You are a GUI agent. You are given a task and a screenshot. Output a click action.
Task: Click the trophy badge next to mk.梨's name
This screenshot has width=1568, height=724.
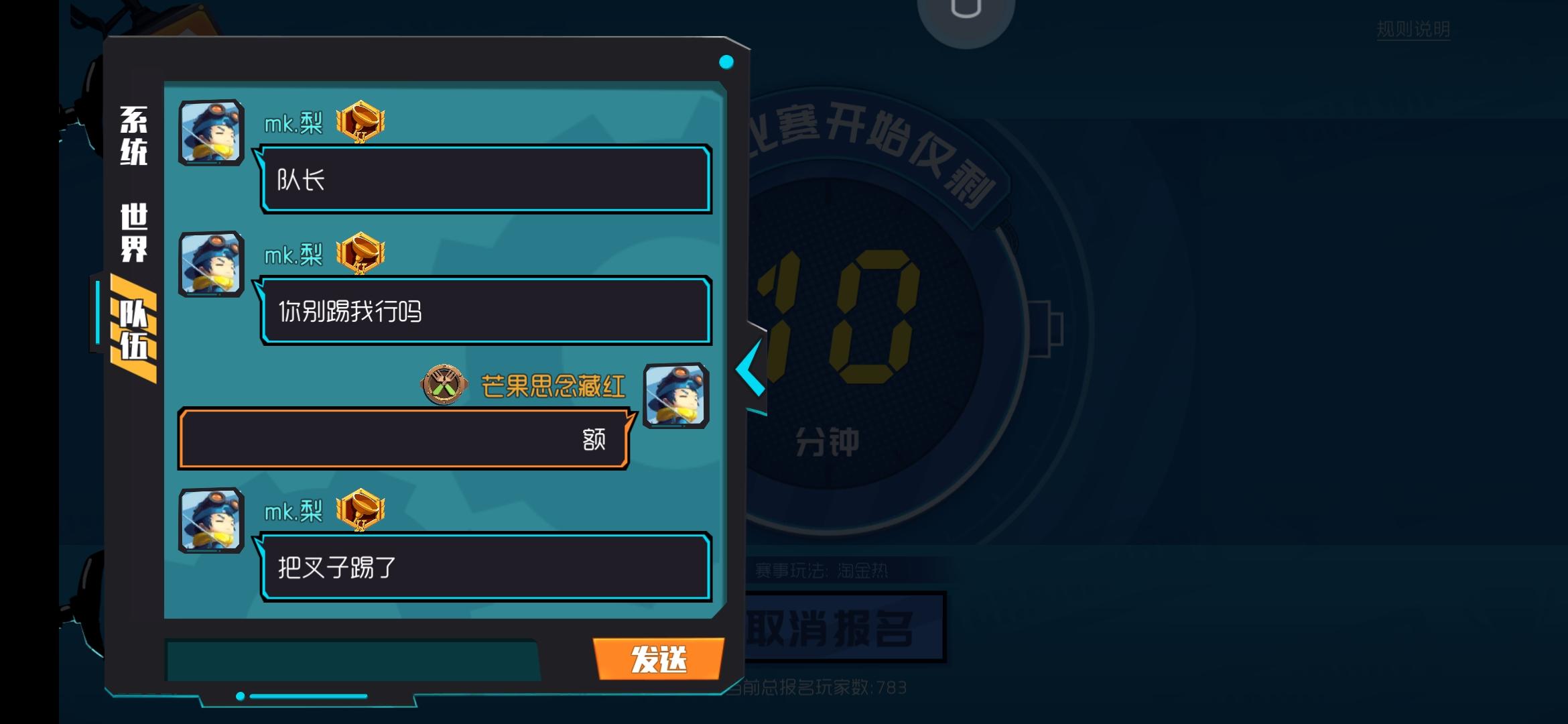359,122
